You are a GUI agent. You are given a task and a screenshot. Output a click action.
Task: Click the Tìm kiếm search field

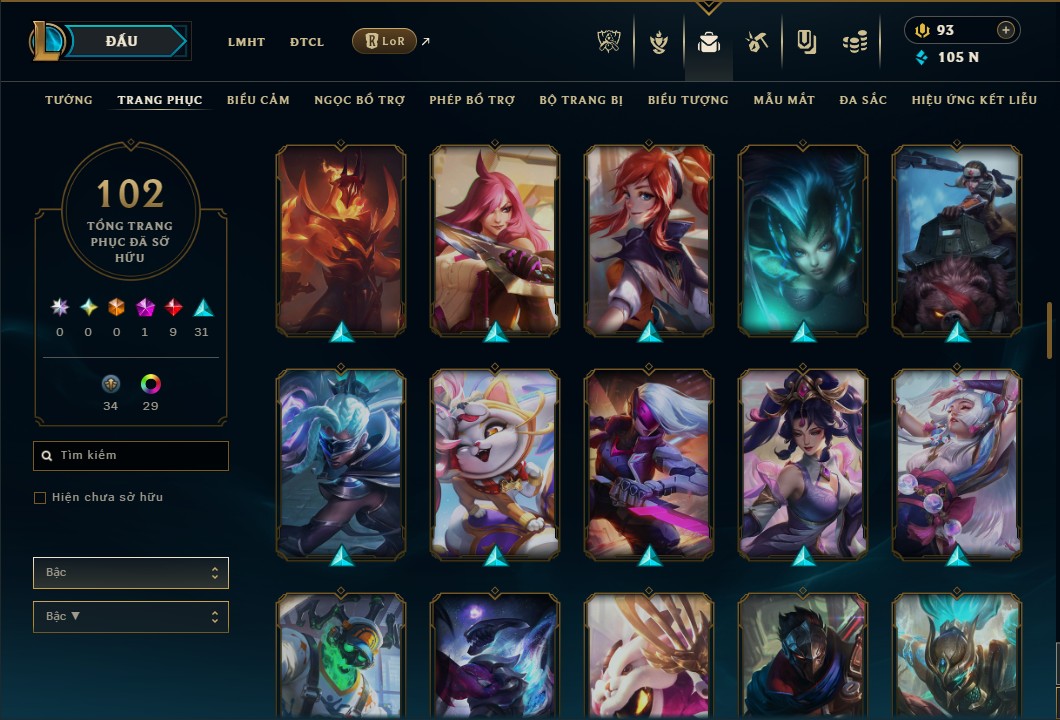pos(131,456)
